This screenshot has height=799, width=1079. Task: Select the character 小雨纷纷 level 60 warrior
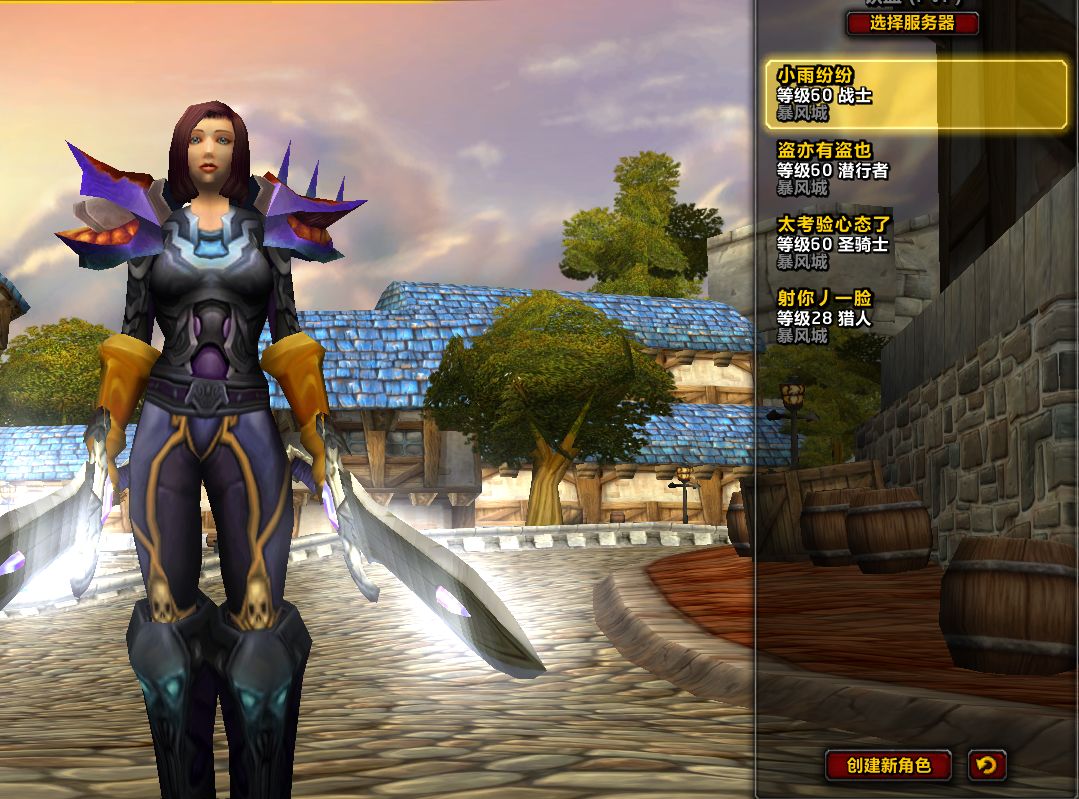coord(916,95)
